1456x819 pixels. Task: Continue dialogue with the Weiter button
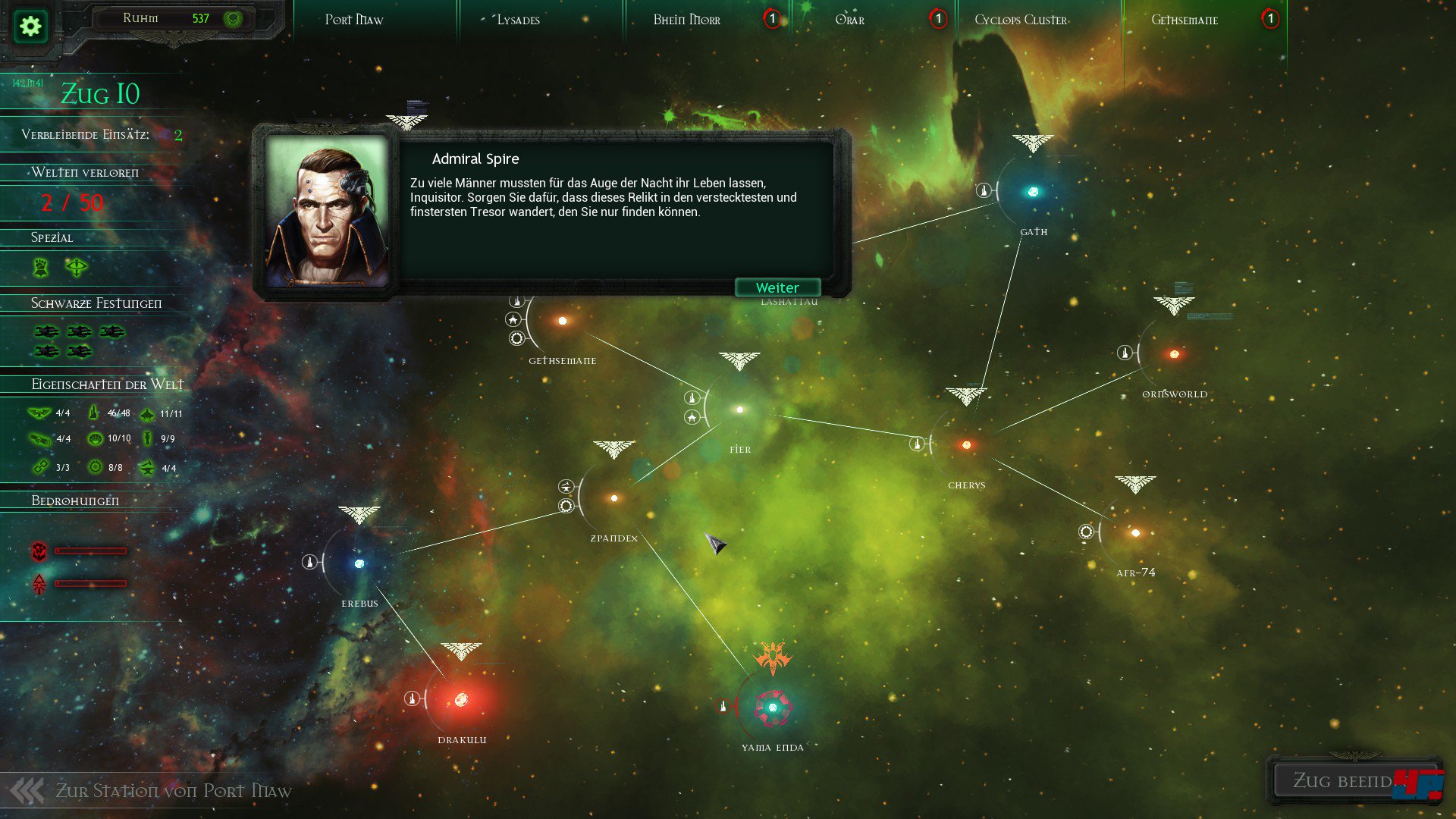click(777, 287)
